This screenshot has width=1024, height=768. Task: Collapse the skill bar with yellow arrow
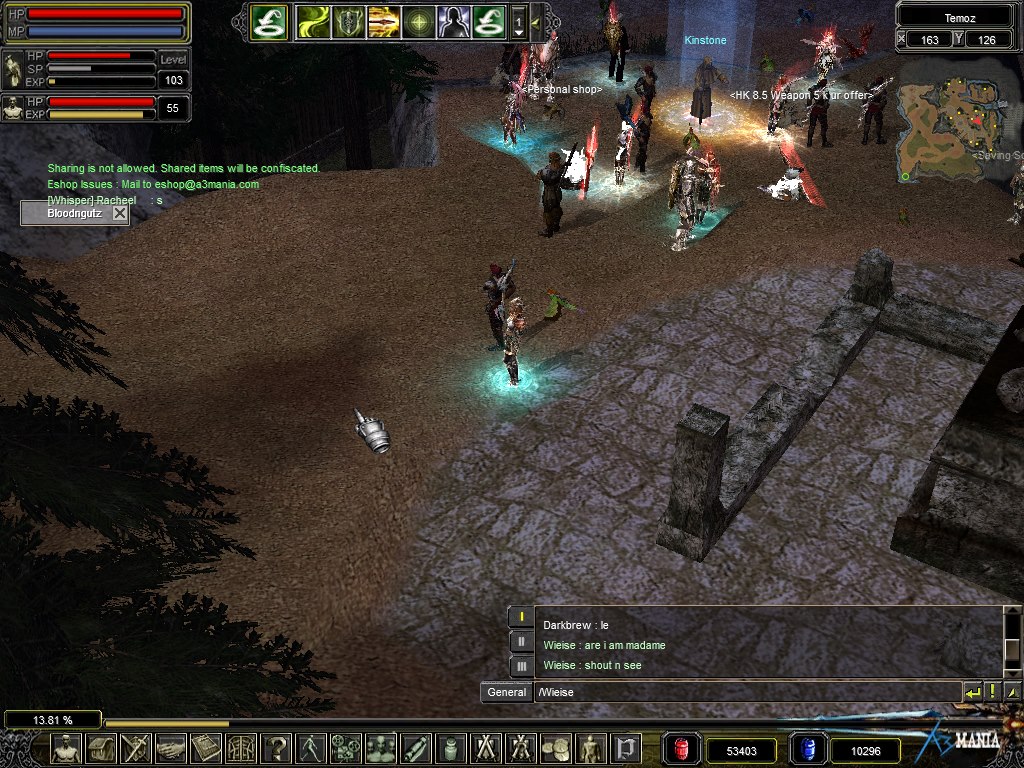tap(536, 21)
